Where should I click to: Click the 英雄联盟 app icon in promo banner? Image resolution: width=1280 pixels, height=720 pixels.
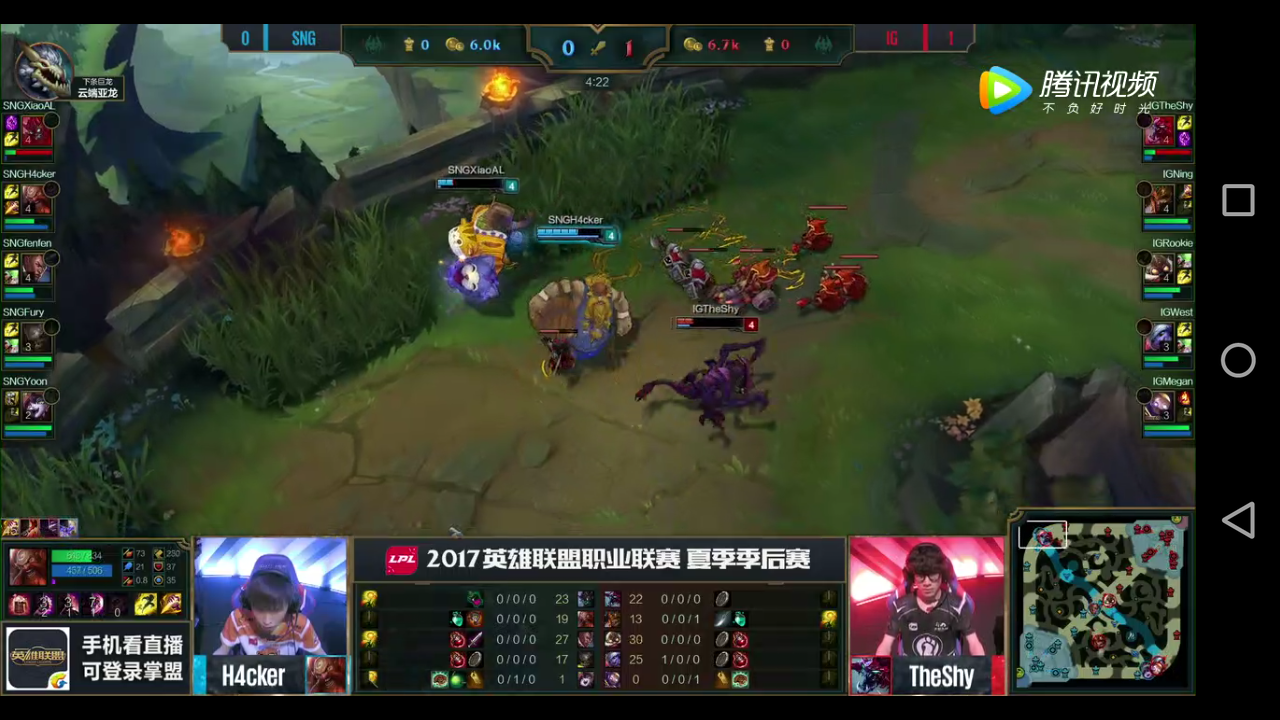pyautogui.click(x=36, y=657)
